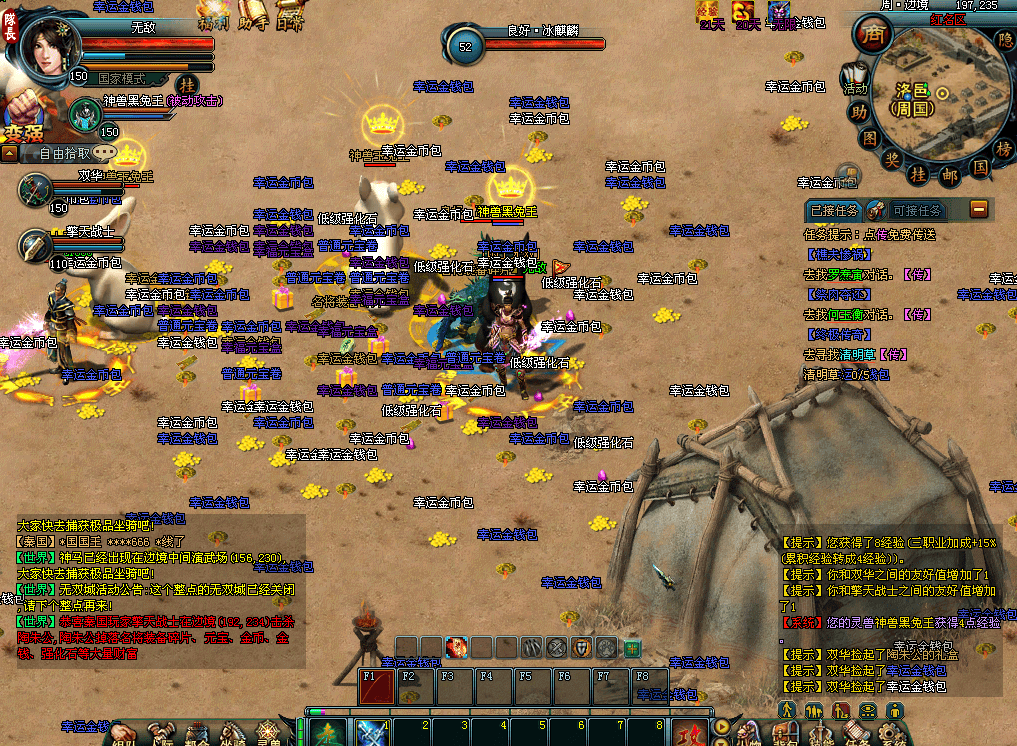Select the 已接任务 accepted quests tab
The width and height of the screenshot is (1017, 746).
pos(834,210)
